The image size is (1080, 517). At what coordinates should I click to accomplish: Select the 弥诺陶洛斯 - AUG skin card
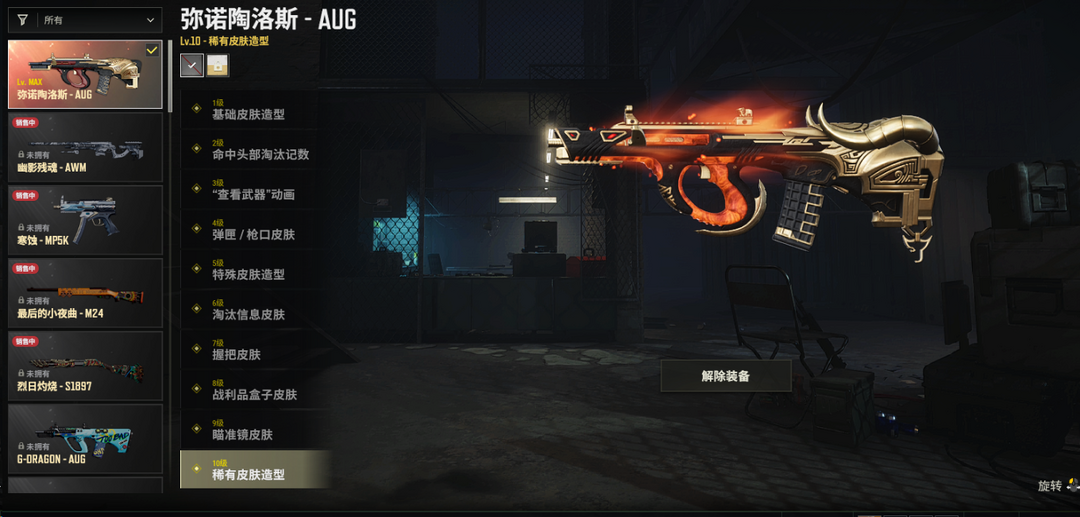click(85, 75)
